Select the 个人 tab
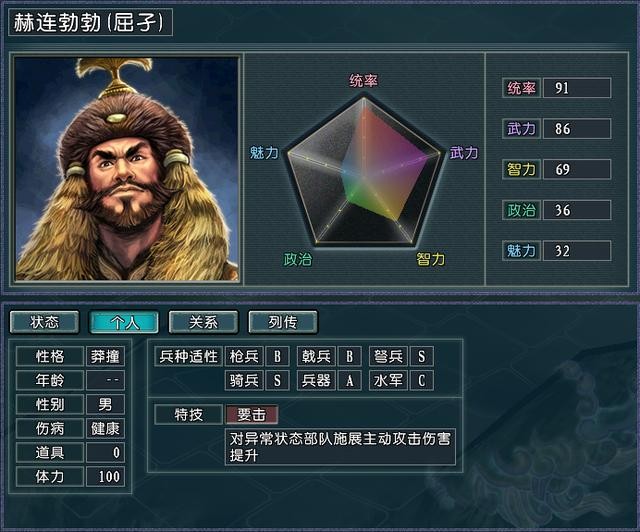The height and width of the screenshot is (532, 640). tap(124, 322)
